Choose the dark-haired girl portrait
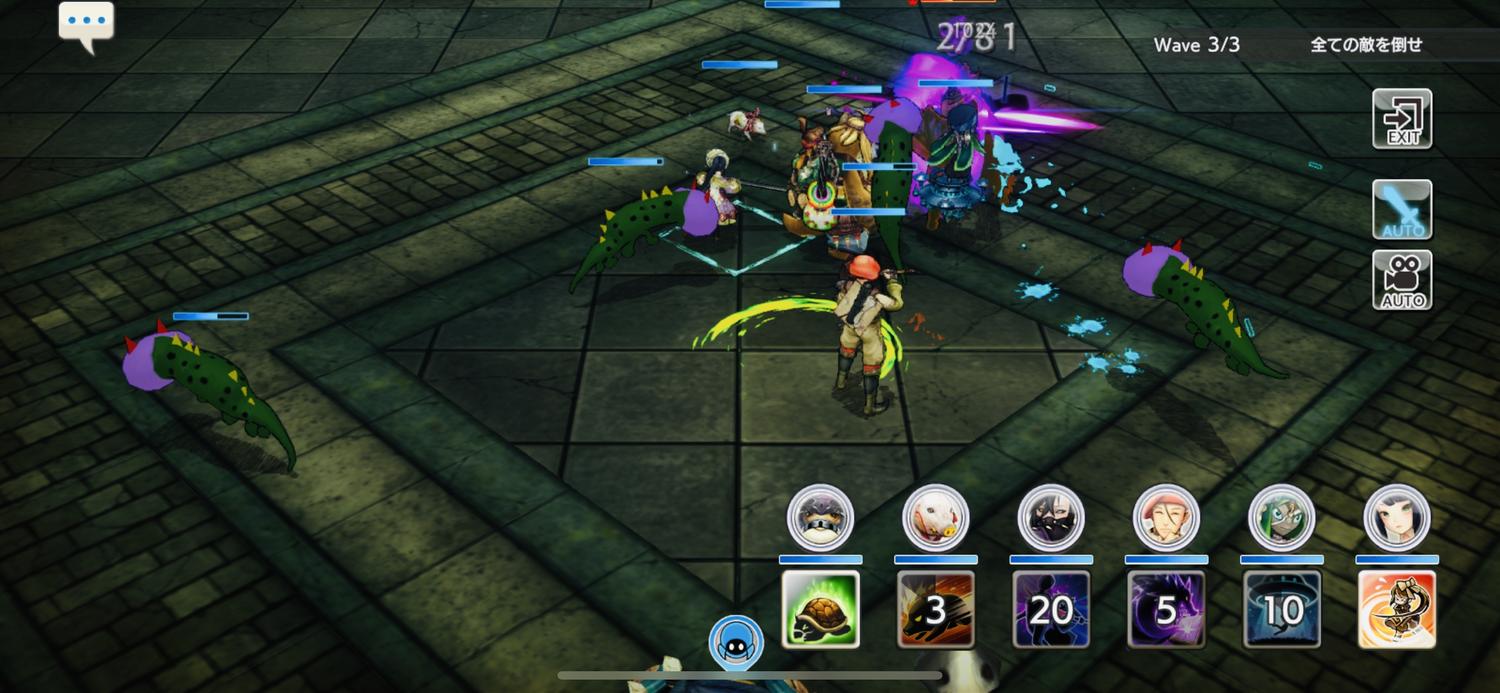Screen dimensions: 1500x693 (x=1397, y=518)
